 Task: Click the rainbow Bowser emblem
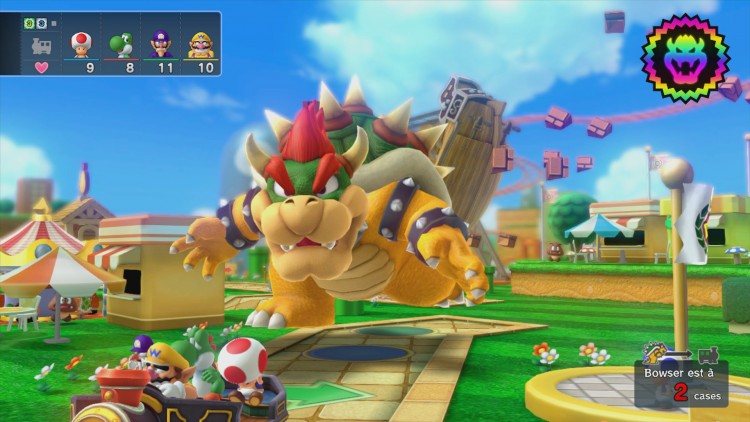(685, 58)
